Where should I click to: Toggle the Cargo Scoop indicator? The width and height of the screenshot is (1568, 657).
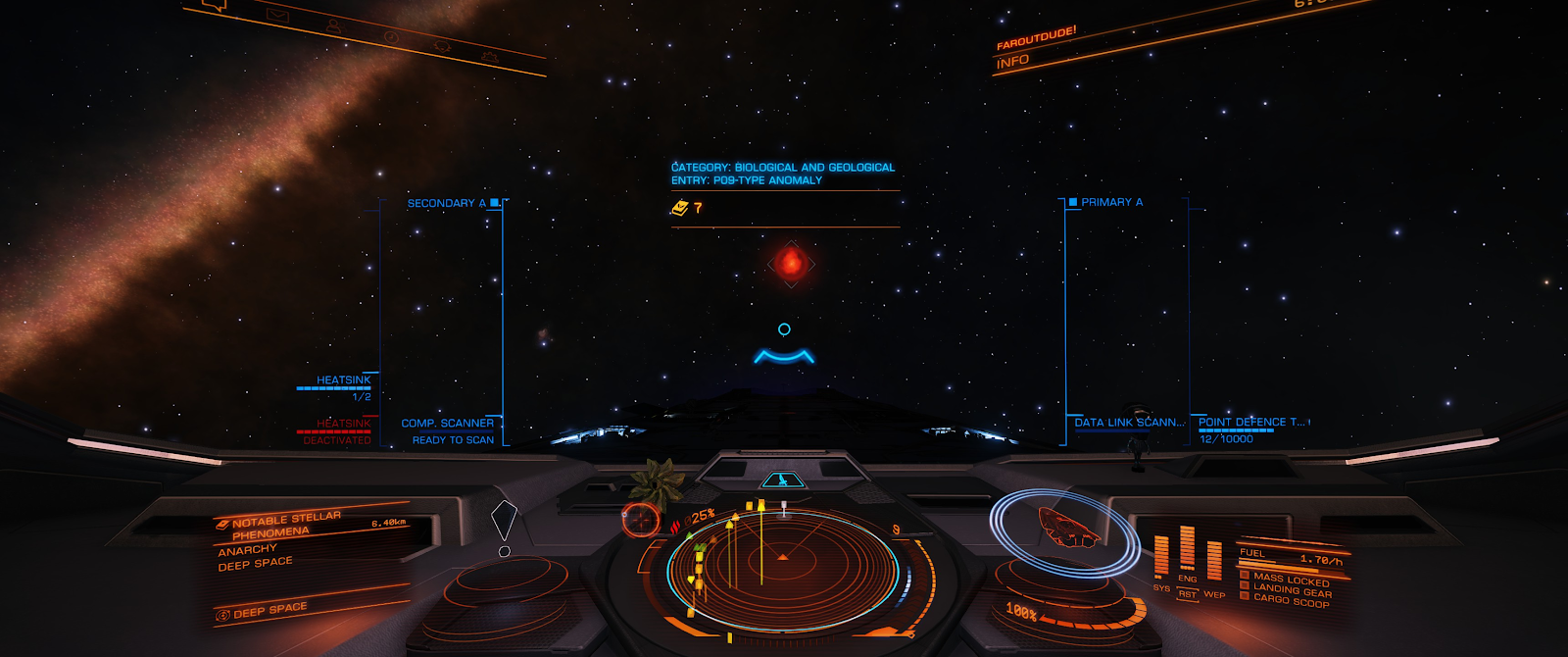coord(1291,601)
